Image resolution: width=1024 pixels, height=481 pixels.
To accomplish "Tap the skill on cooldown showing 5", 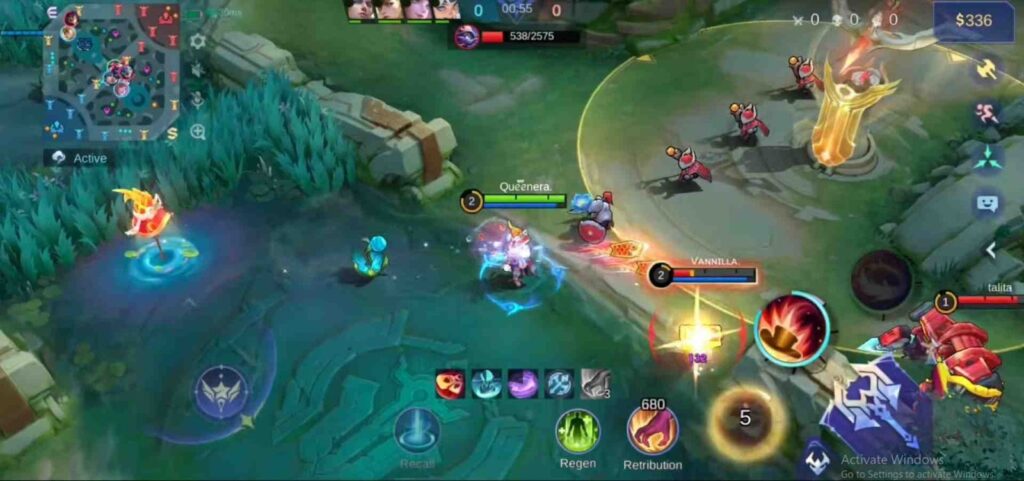I will pyautogui.click(x=745, y=418).
